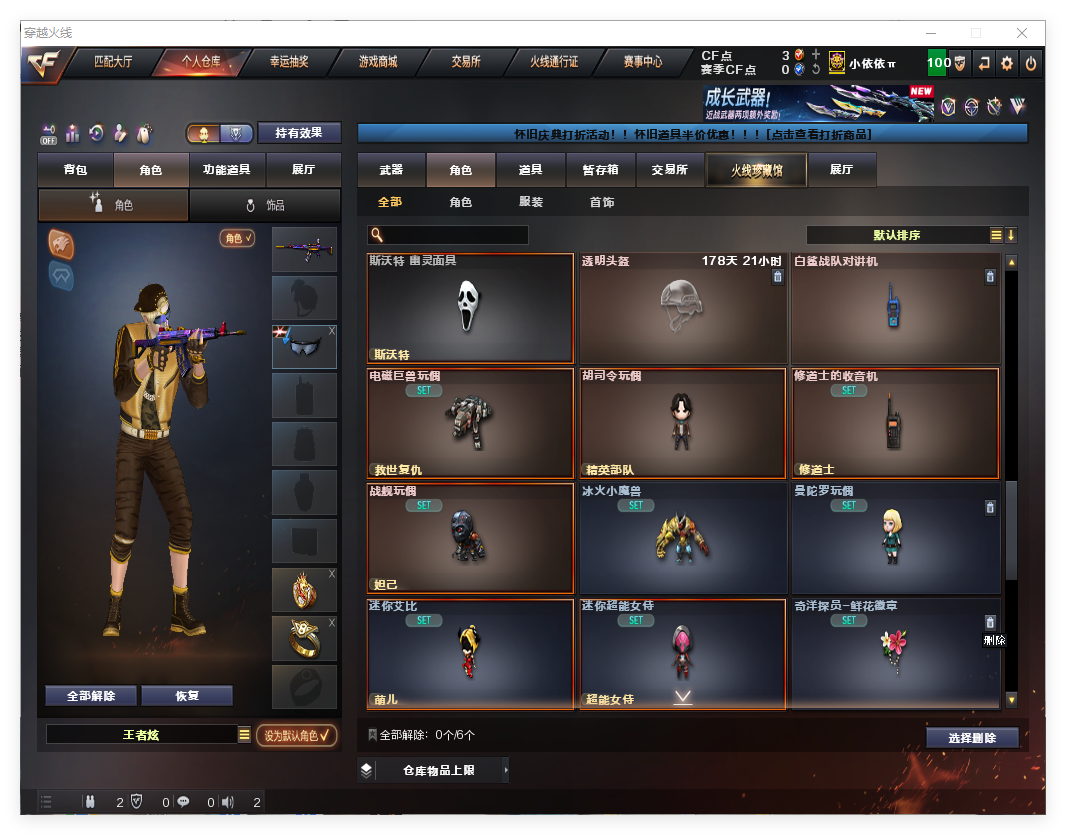Open the 匹配大厅 lobby menu
The width and height of the screenshot is (1066, 835).
coord(112,62)
